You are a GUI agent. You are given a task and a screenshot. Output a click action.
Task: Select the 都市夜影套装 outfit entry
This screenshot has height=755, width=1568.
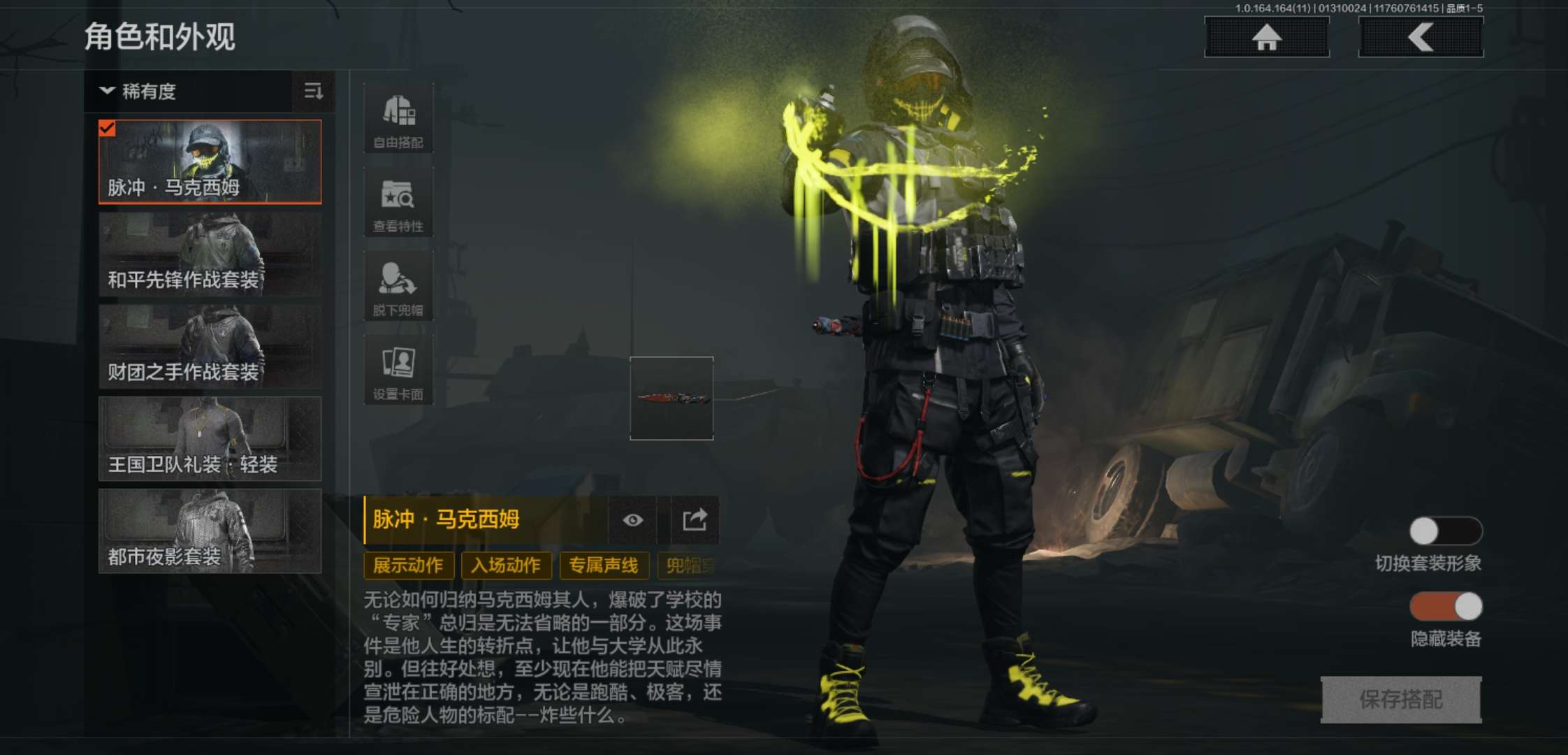click(208, 533)
